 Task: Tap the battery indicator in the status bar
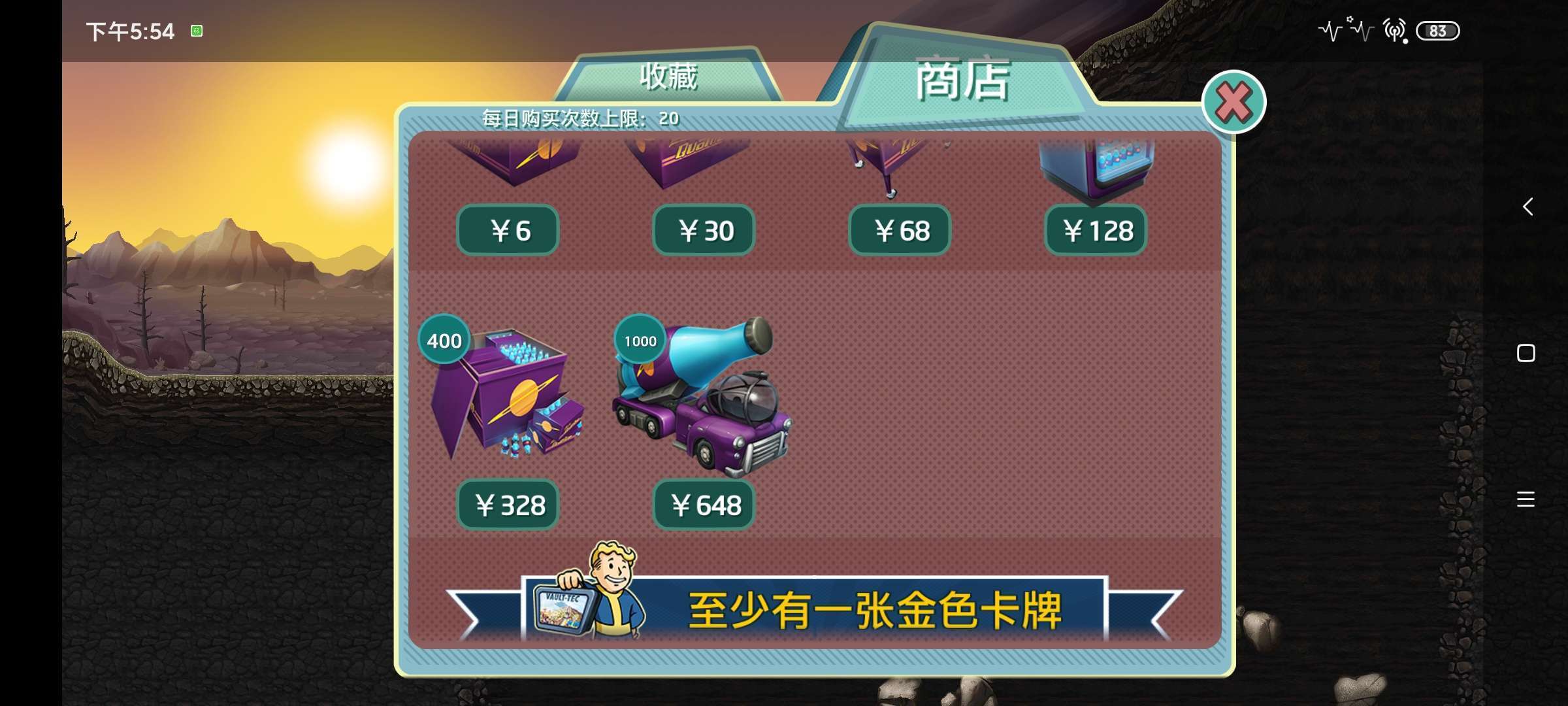pyautogui.click(x=1437, y=31)
